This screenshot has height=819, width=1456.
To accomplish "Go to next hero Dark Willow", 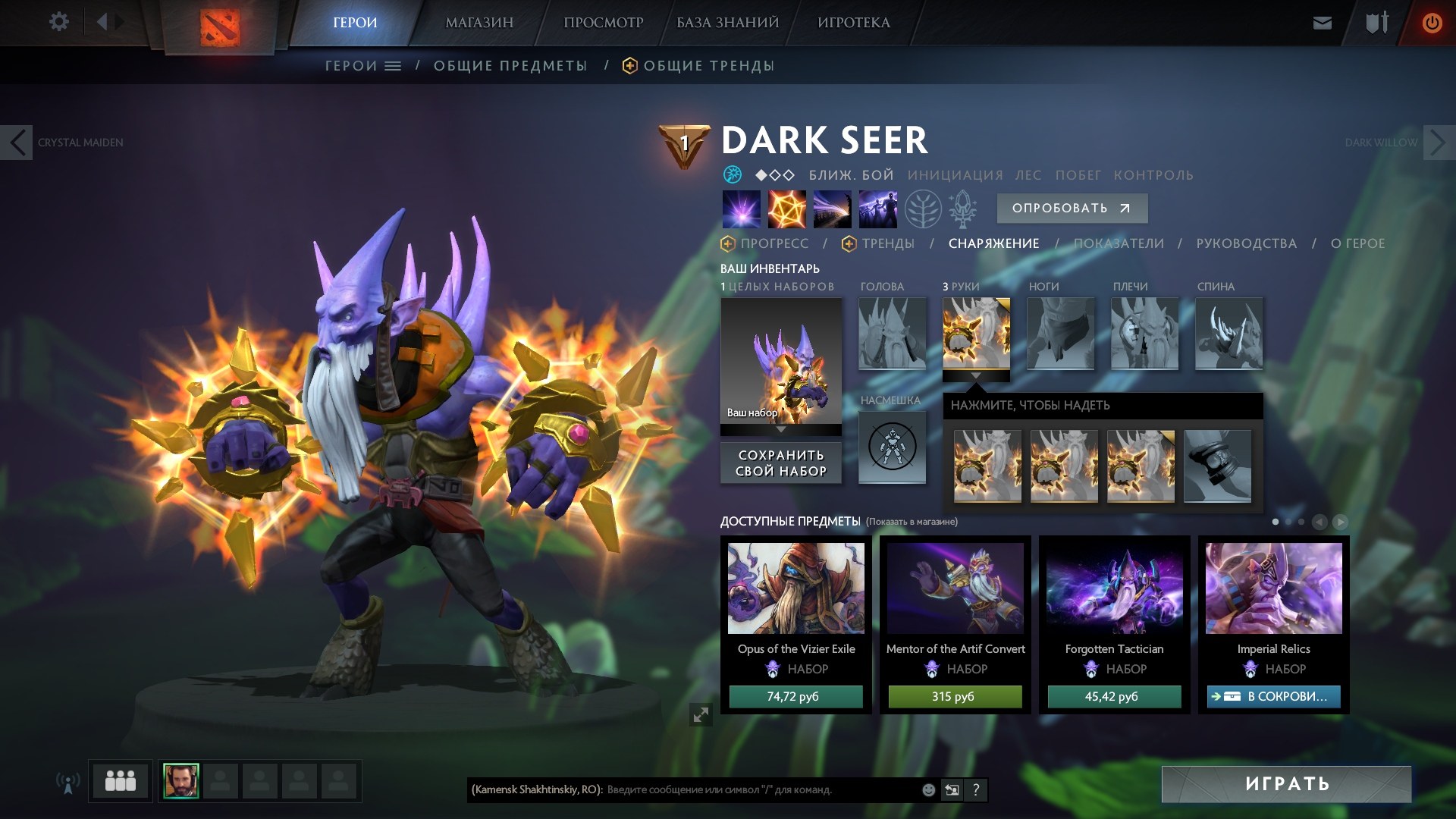I will click(x=1438, y=143).
